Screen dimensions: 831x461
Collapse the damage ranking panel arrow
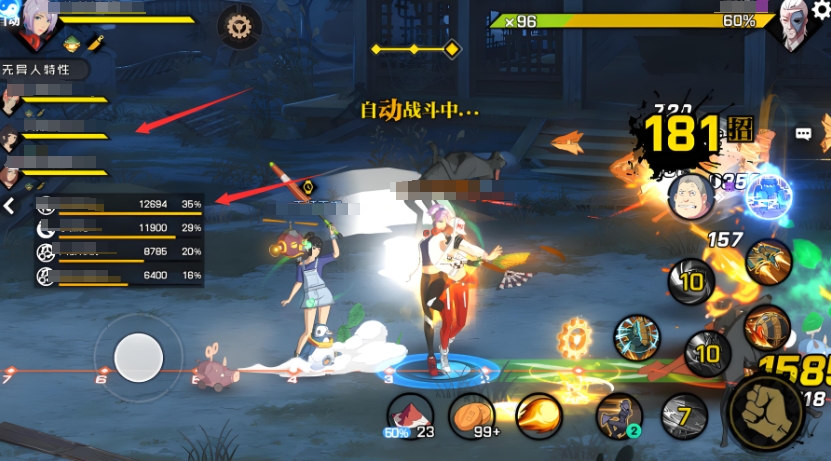(x=8, y=206)
